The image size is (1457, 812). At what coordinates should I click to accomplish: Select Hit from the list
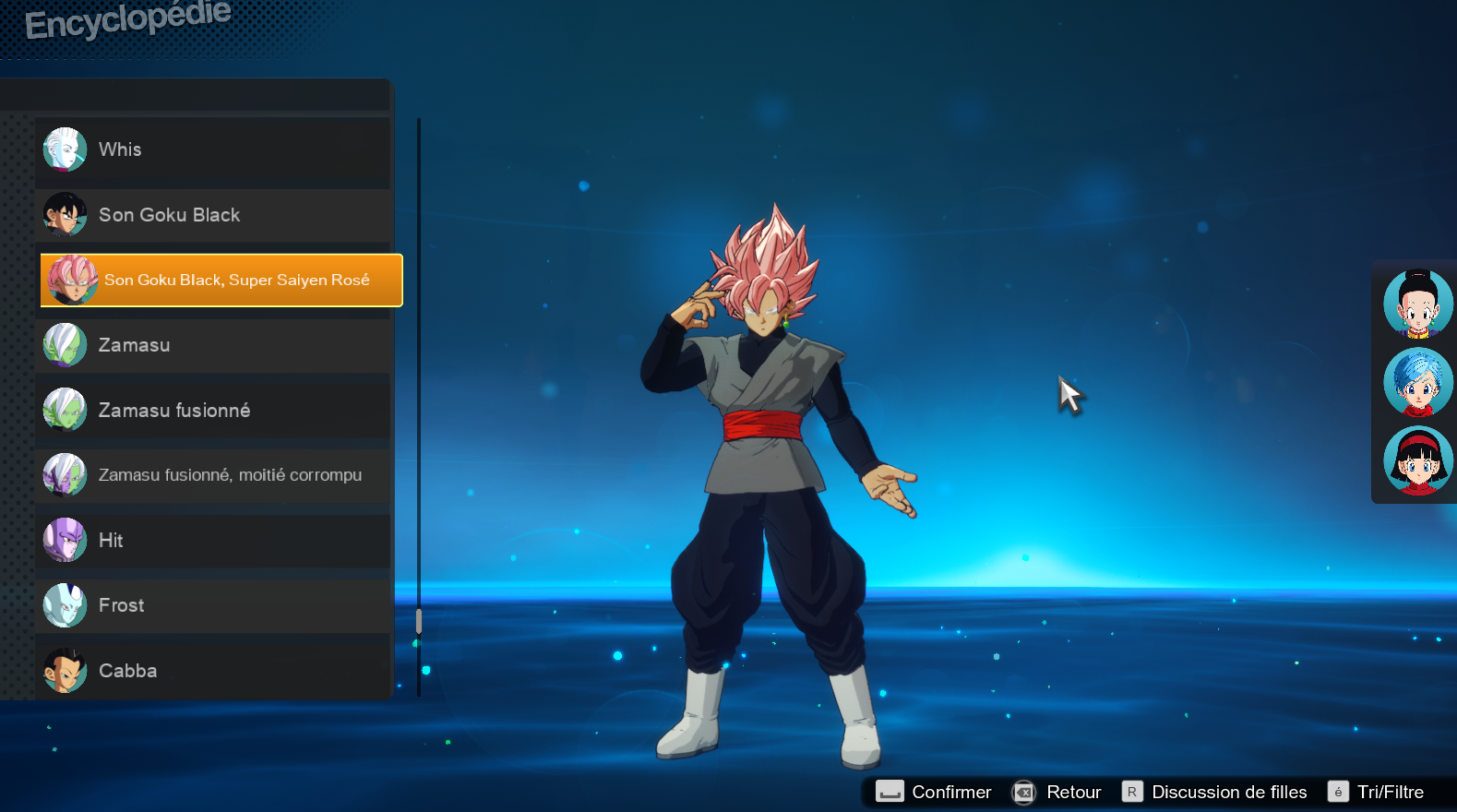click(212, 541)
